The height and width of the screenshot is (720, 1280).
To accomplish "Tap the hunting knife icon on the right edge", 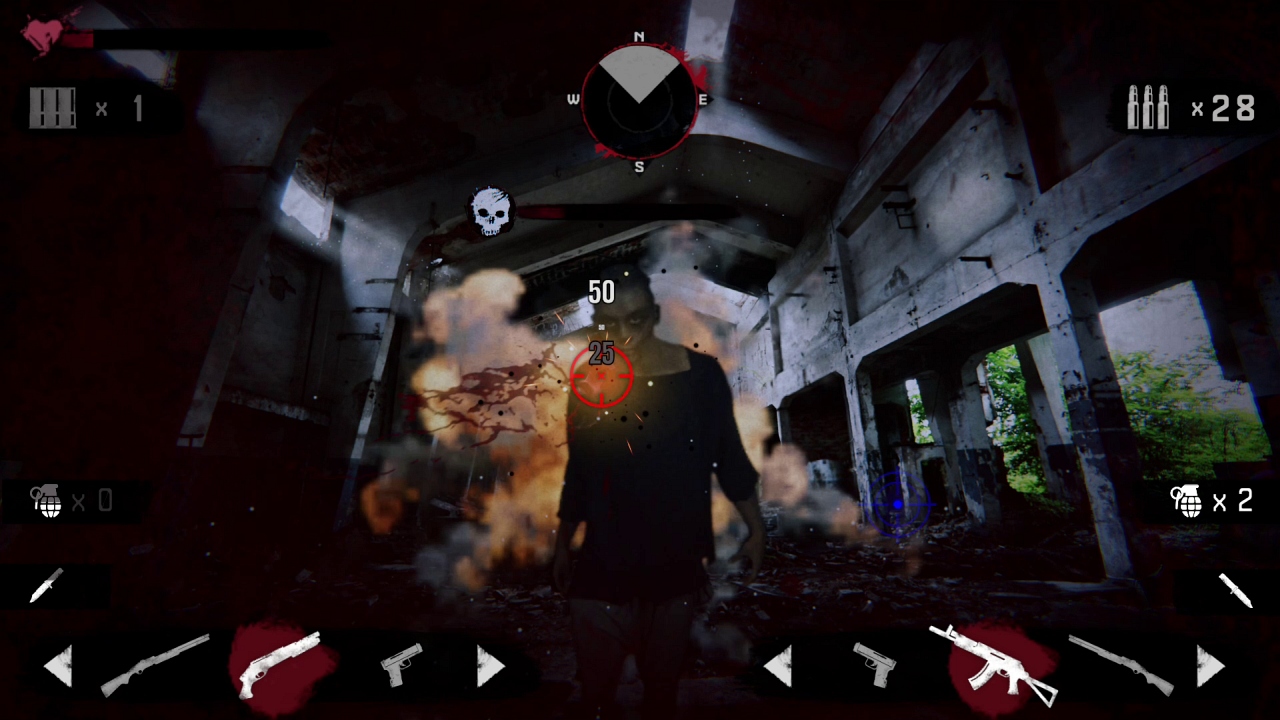I will 1237,588.
